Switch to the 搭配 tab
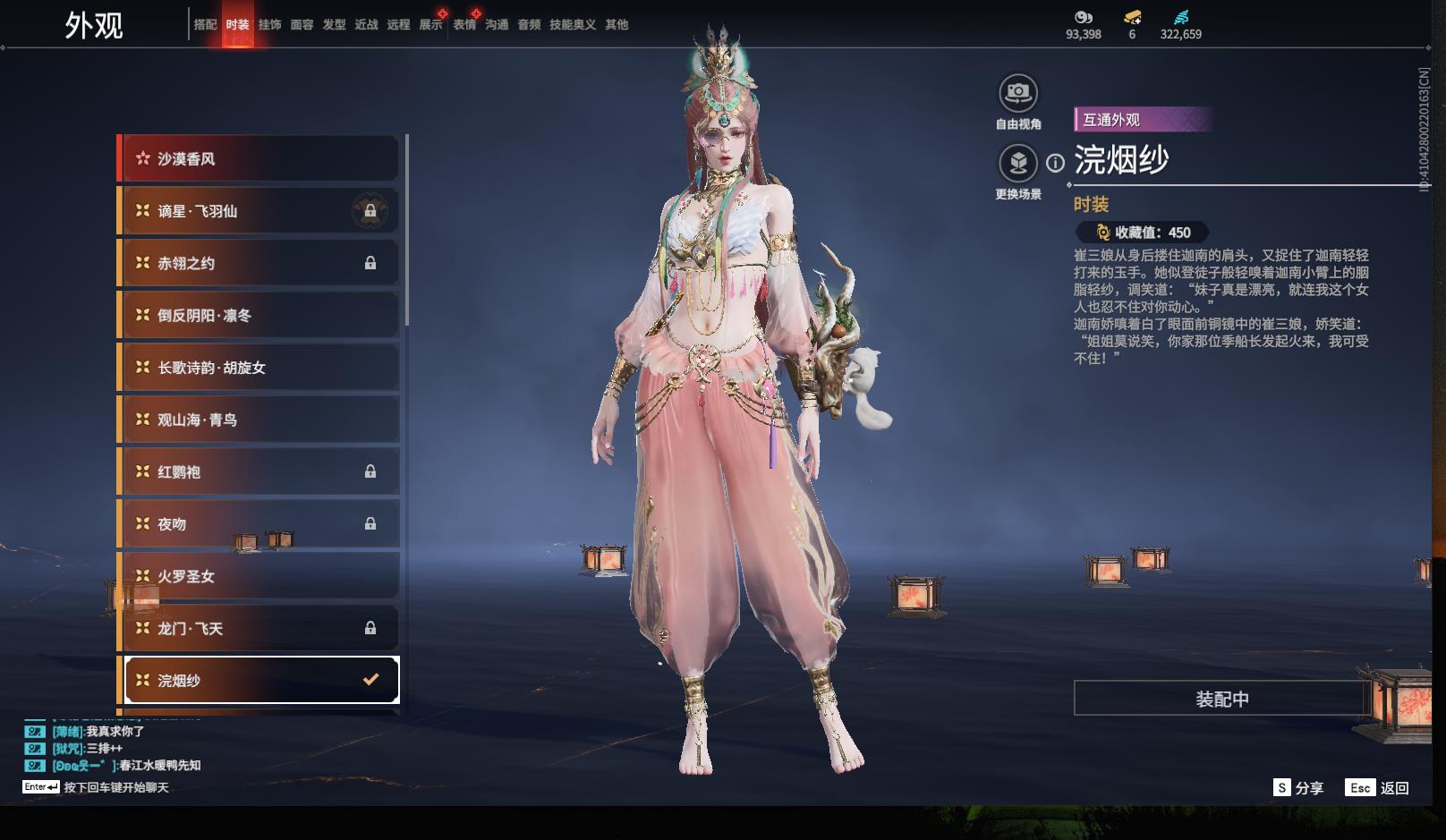This screenshot has width=1446, height=840. click(205, 24)
